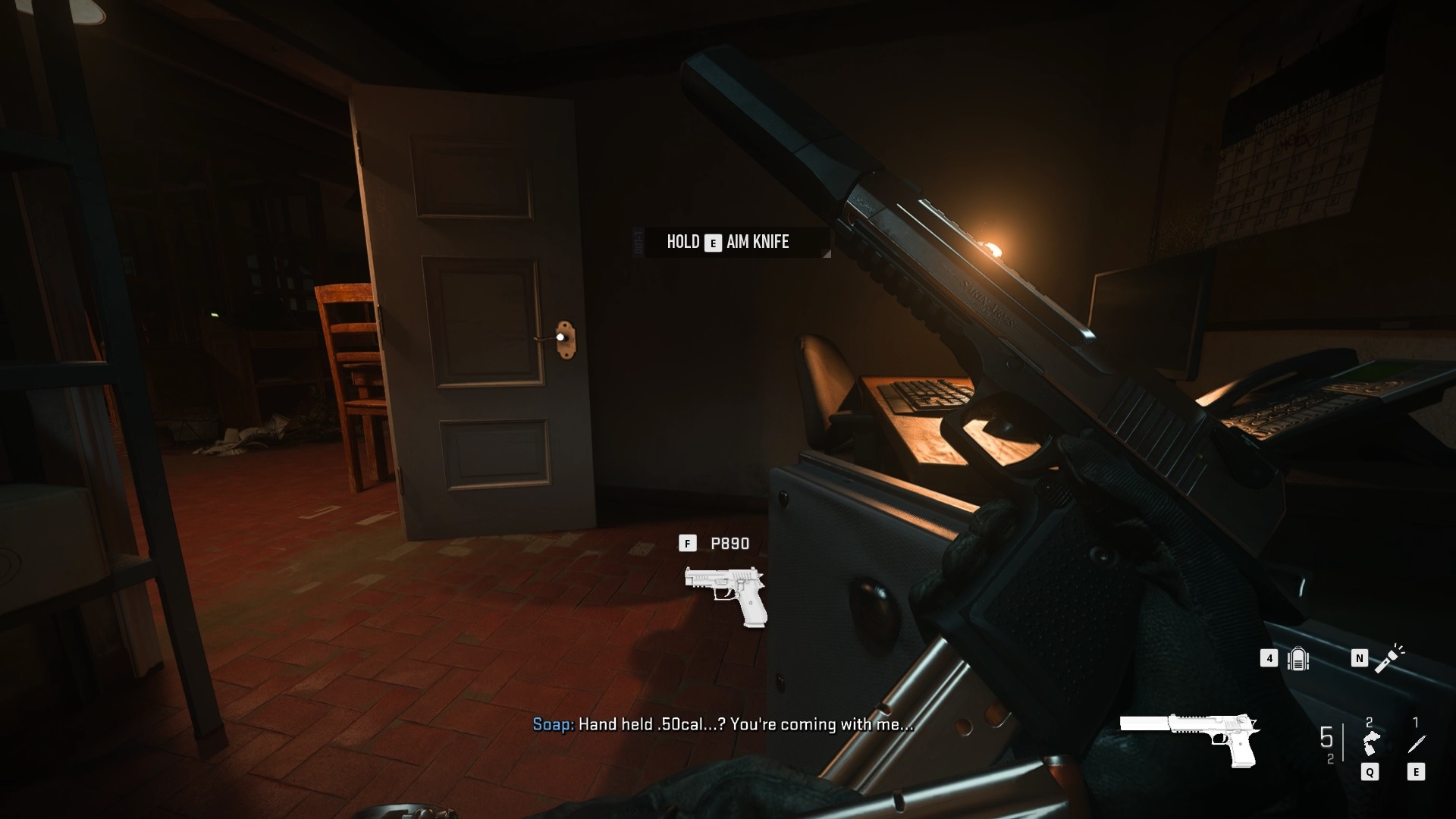The width and height of the screenshot is (1456, 819).
Task: Toggle the Q keybind badge for tacticals
Action: (x=1370, y=772)
